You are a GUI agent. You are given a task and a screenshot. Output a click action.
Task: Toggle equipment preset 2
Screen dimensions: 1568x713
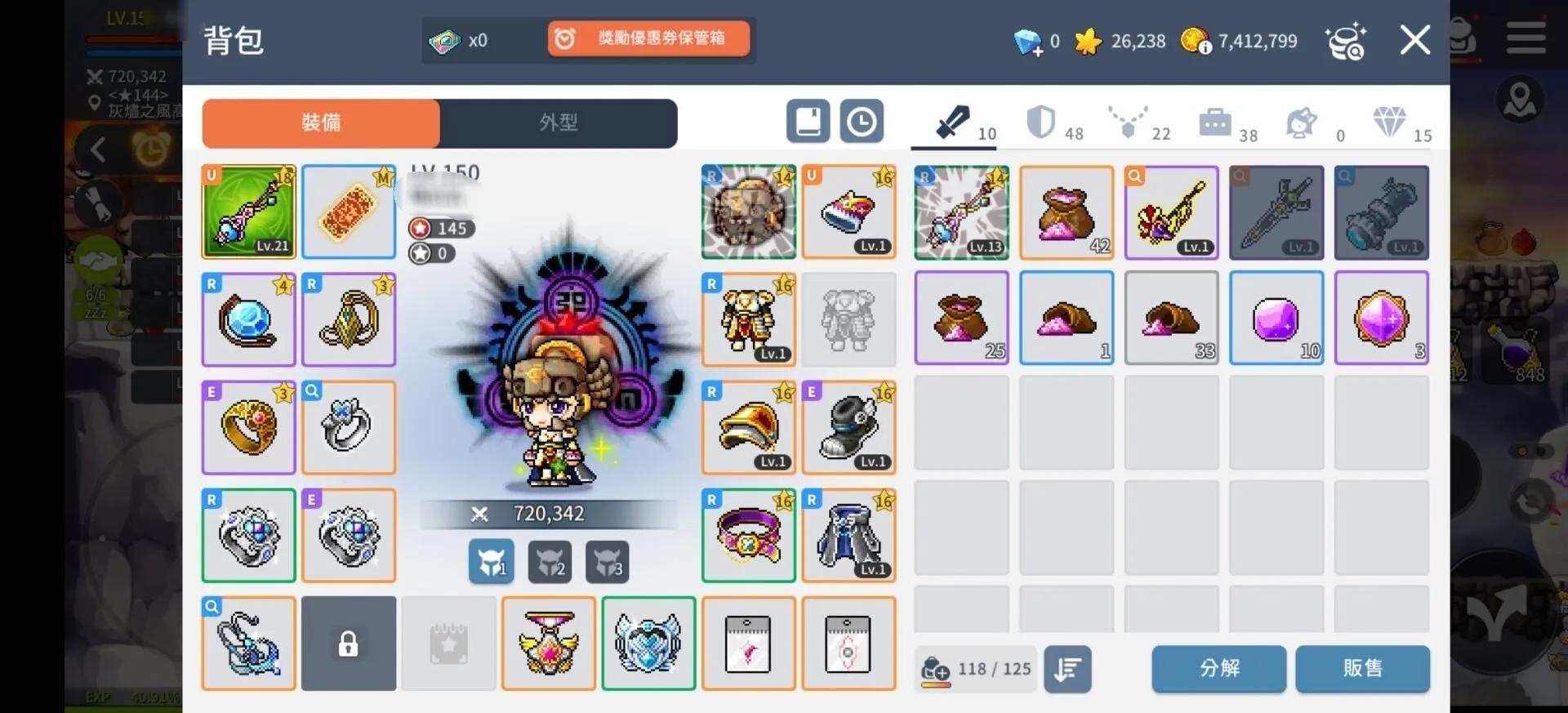click(x=550, y=562)
